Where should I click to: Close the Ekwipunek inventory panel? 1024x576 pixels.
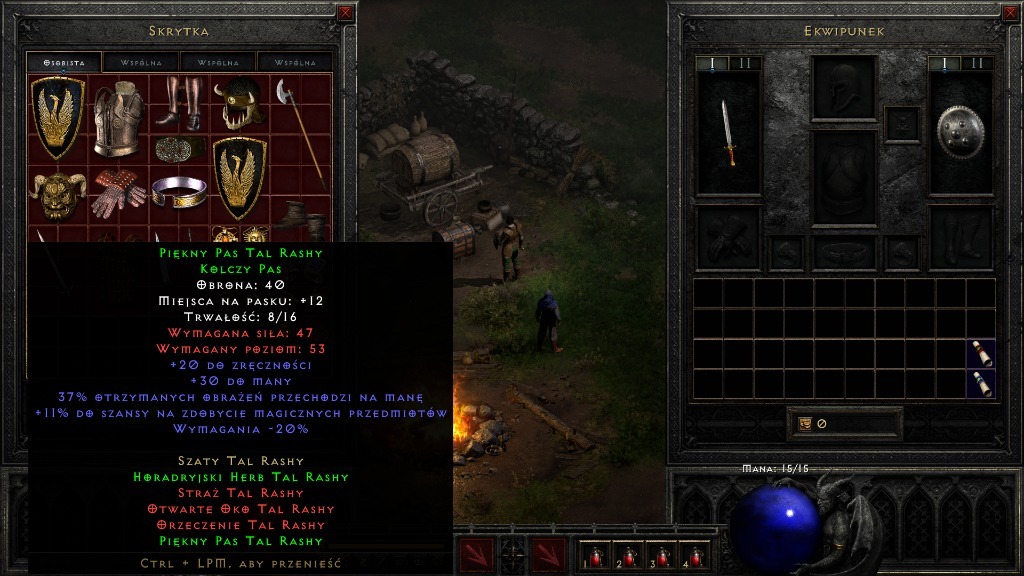(x=1010, y=13)
